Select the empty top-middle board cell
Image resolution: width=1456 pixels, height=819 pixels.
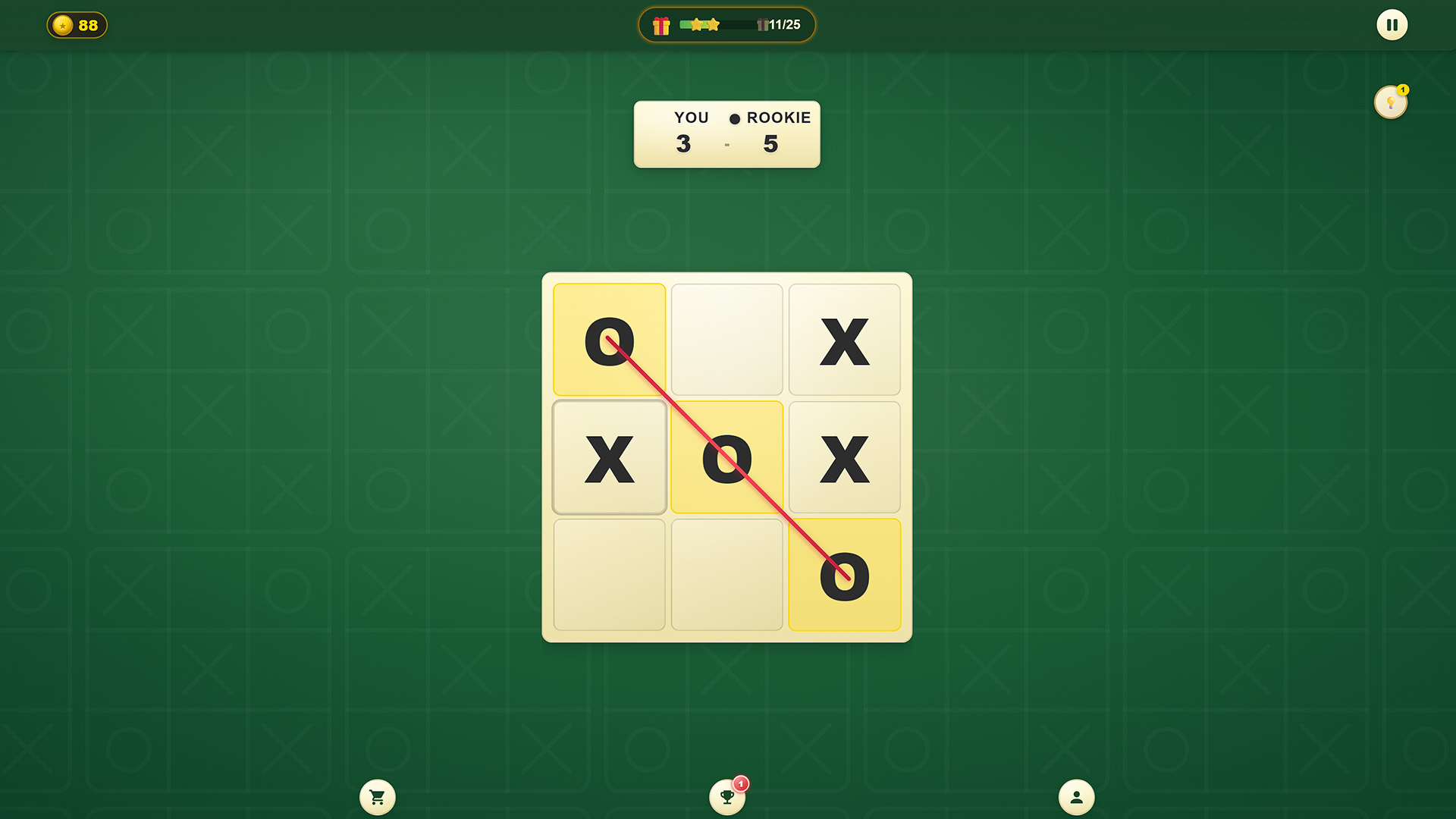point(726,339)
